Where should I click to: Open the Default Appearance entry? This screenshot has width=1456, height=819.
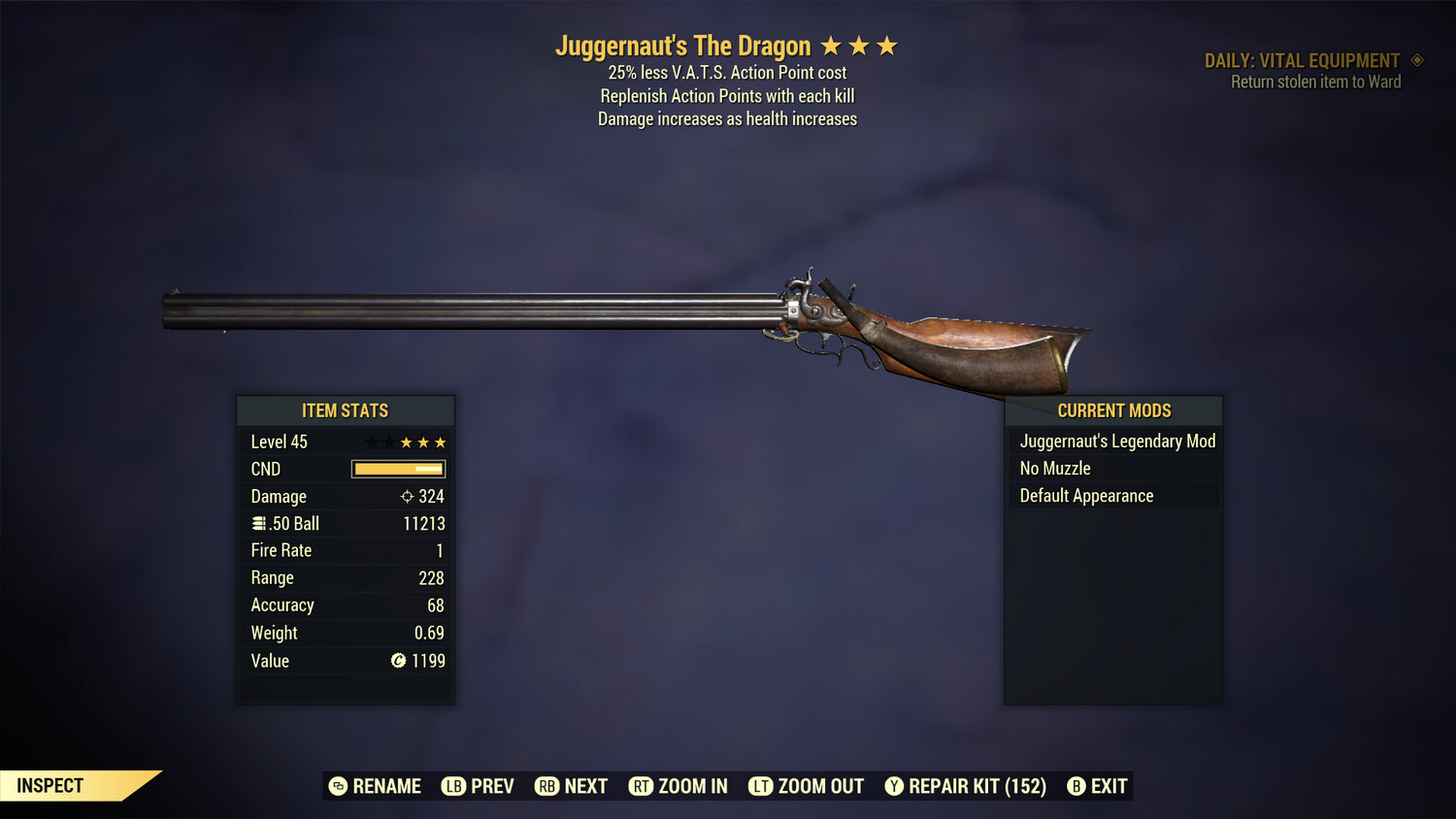coord(1085,495)
